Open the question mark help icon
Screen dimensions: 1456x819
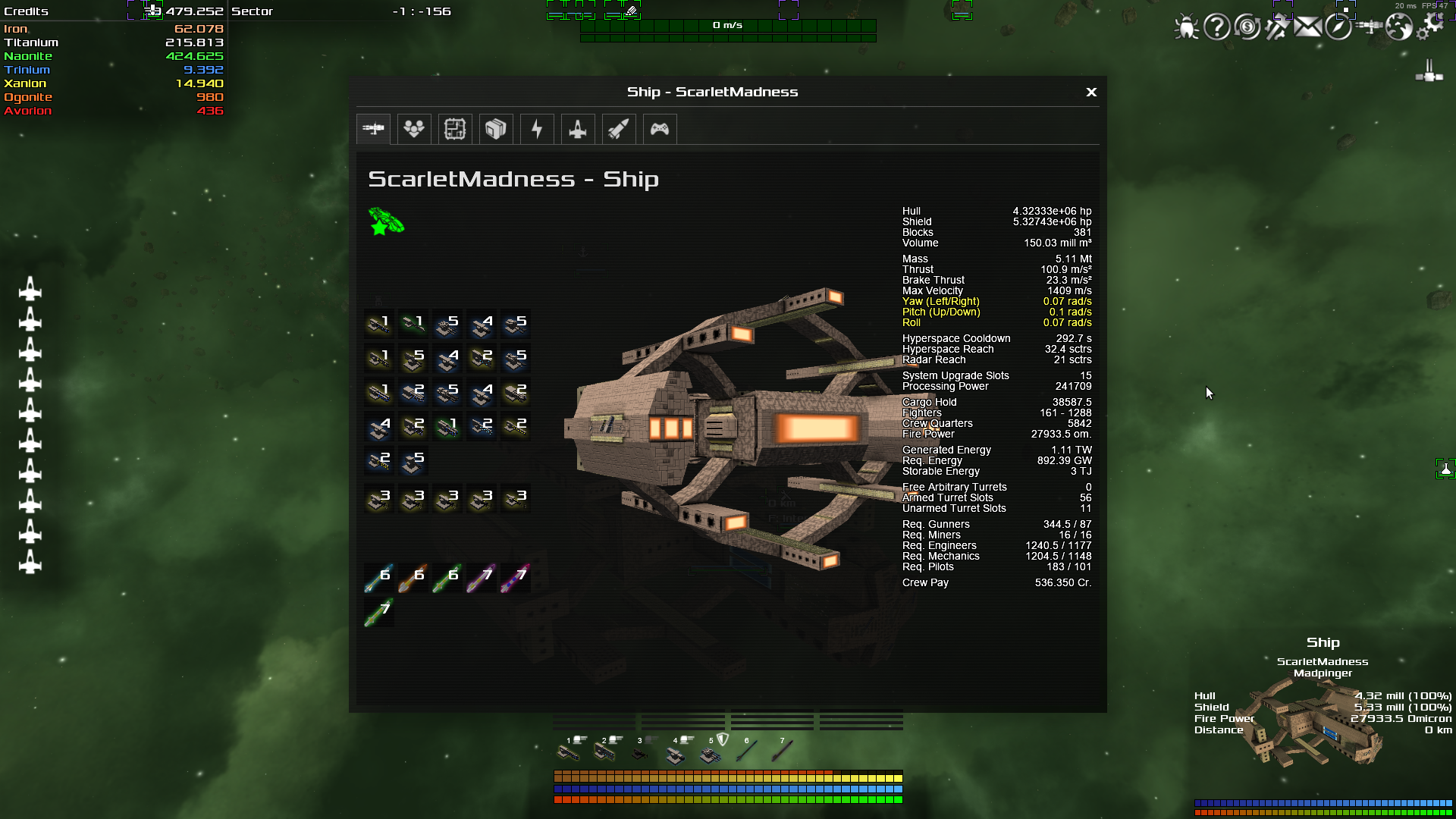pos(1216,28)
